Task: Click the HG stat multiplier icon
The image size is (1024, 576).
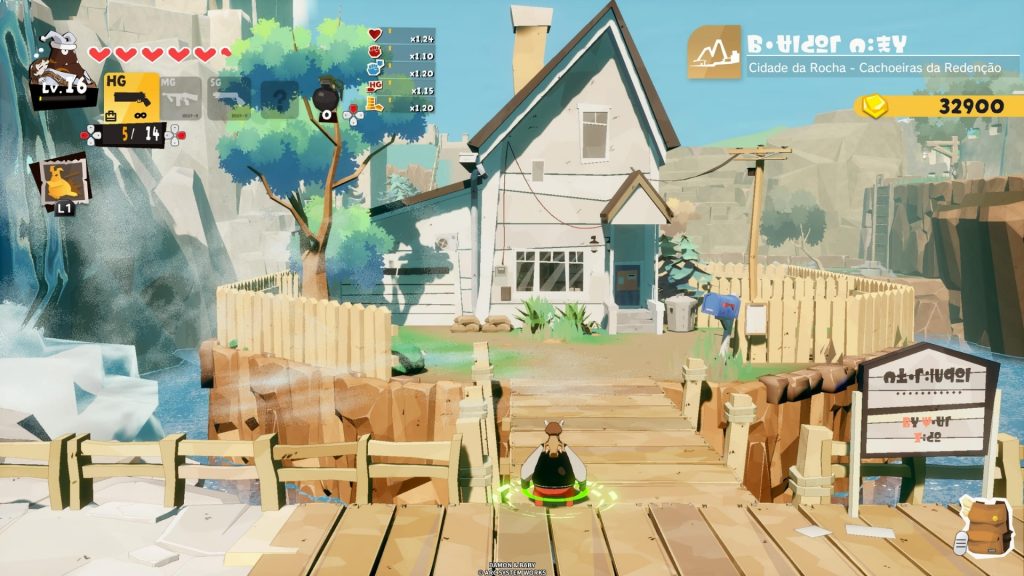Action: point(375,88)
